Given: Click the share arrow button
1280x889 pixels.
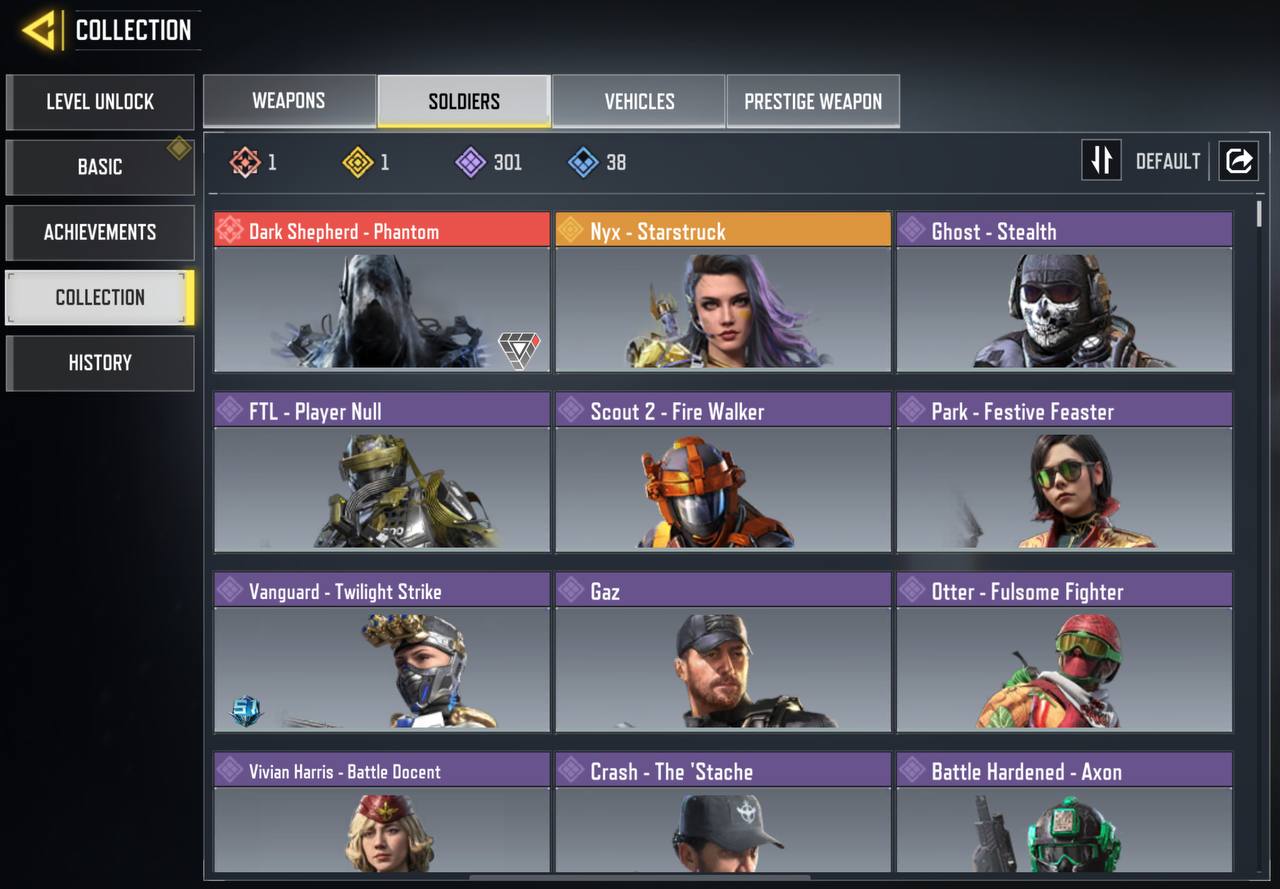Looking at the screenshot, I should [1238, 161].
